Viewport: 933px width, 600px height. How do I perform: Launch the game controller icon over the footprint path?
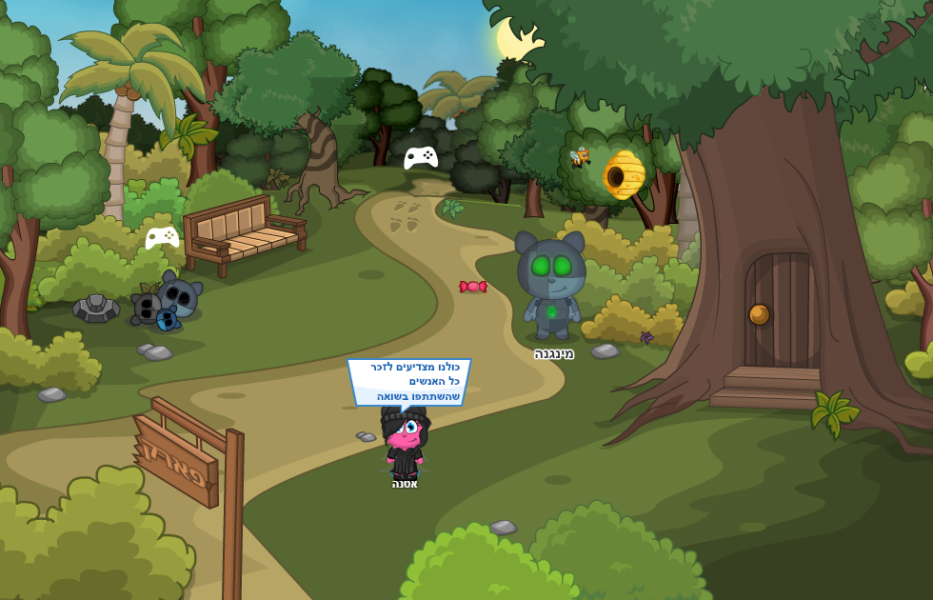(421, 157)
